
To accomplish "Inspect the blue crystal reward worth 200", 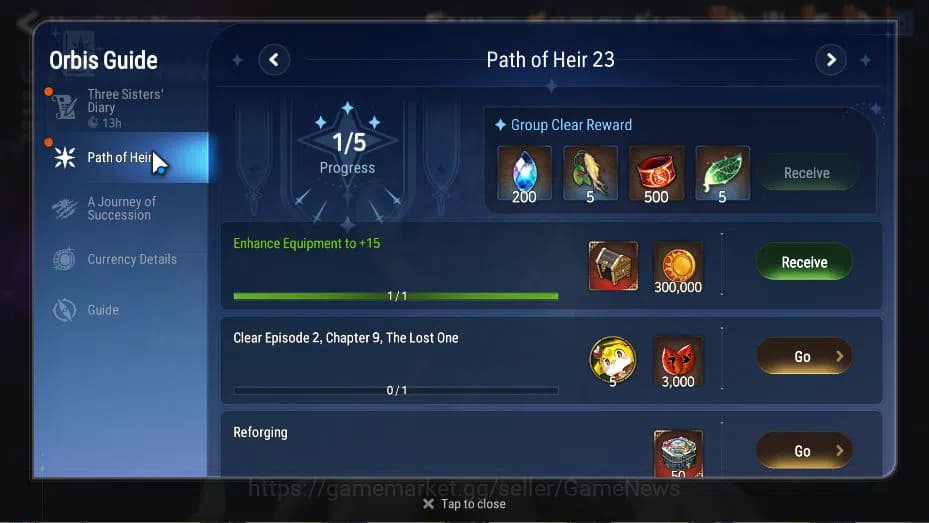I will (x=524, y=172).
